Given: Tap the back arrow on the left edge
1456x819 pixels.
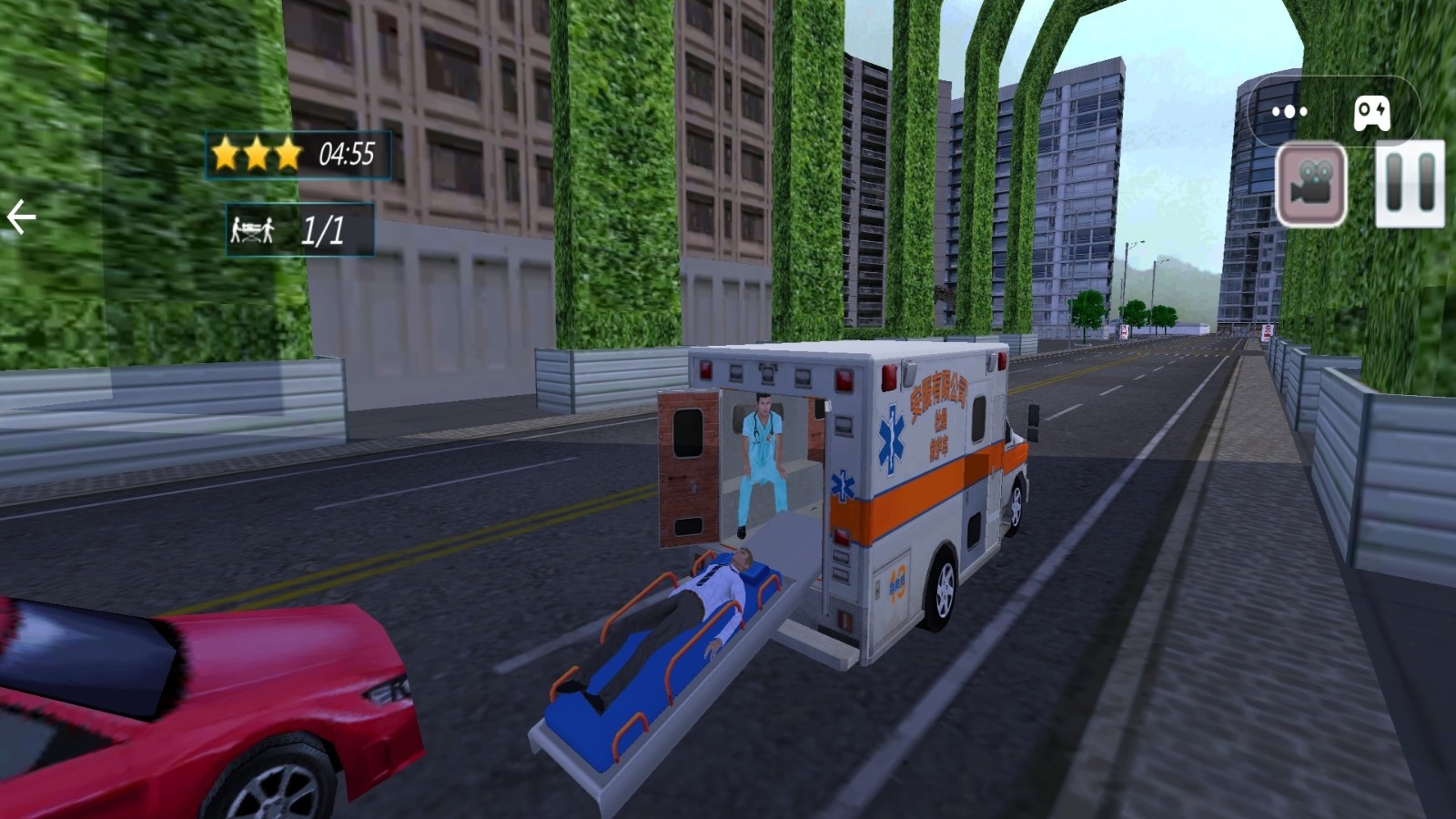Looking at the screenshot, I should pos(21,216).
